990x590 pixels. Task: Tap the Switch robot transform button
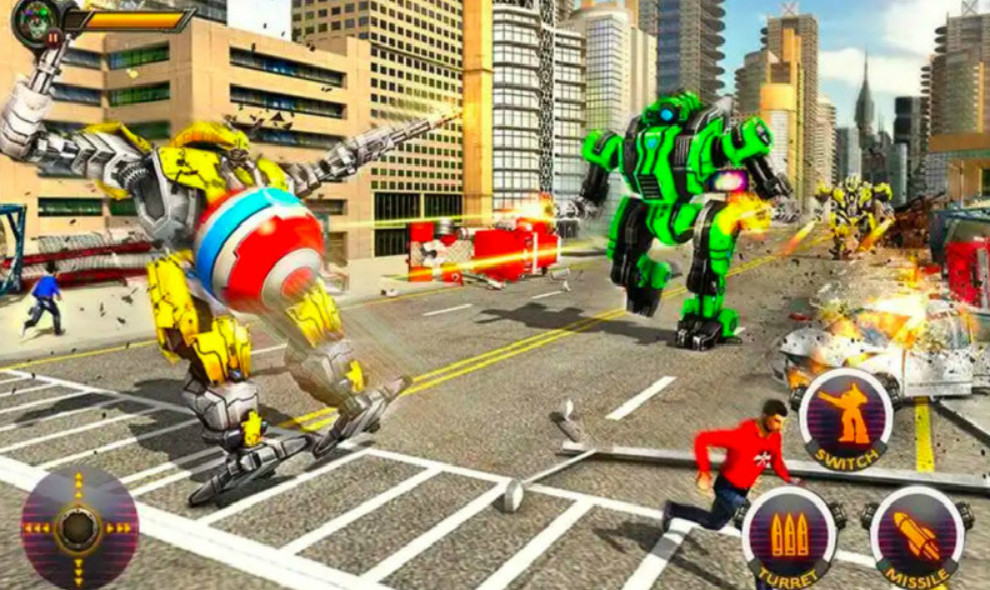pos(845,420)
